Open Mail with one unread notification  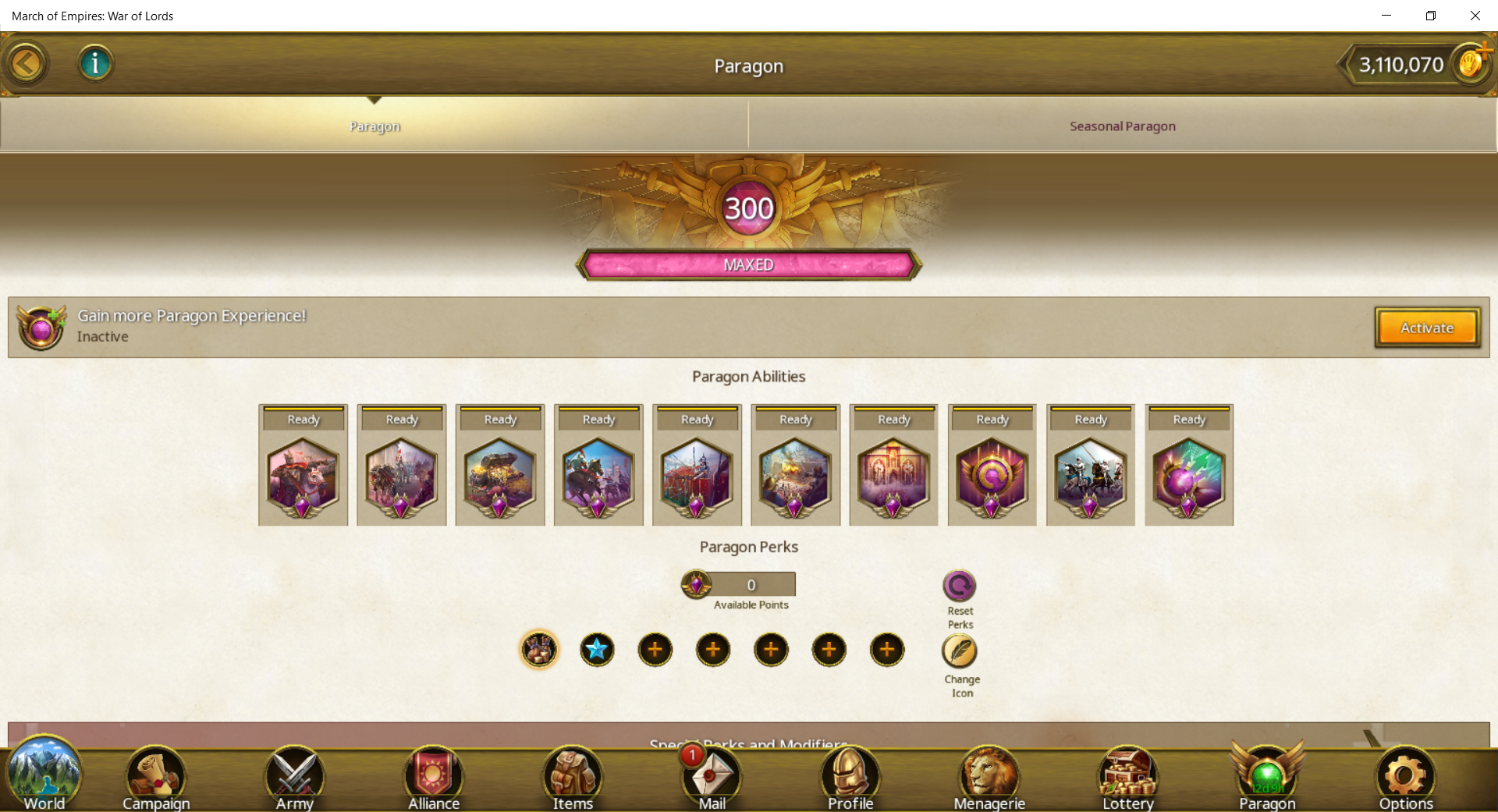point(712,778)
